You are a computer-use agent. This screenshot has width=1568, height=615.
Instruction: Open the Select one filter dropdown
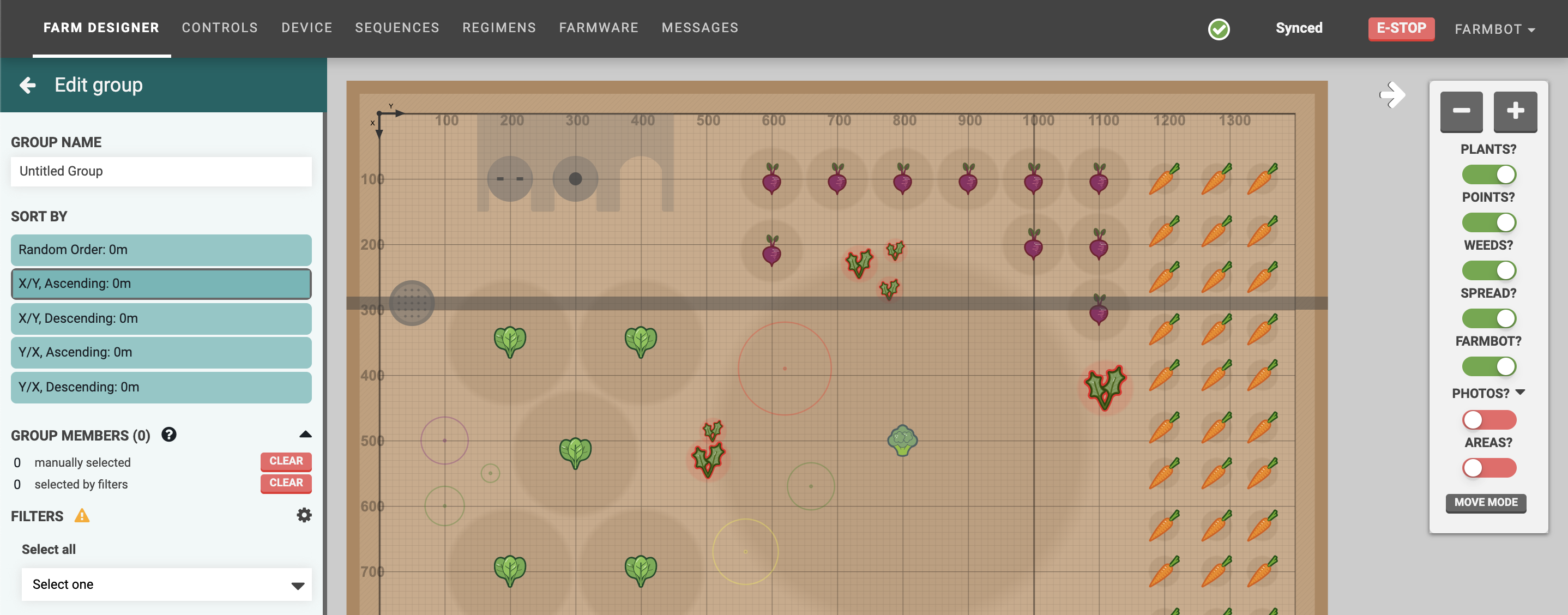click(166, 584)
